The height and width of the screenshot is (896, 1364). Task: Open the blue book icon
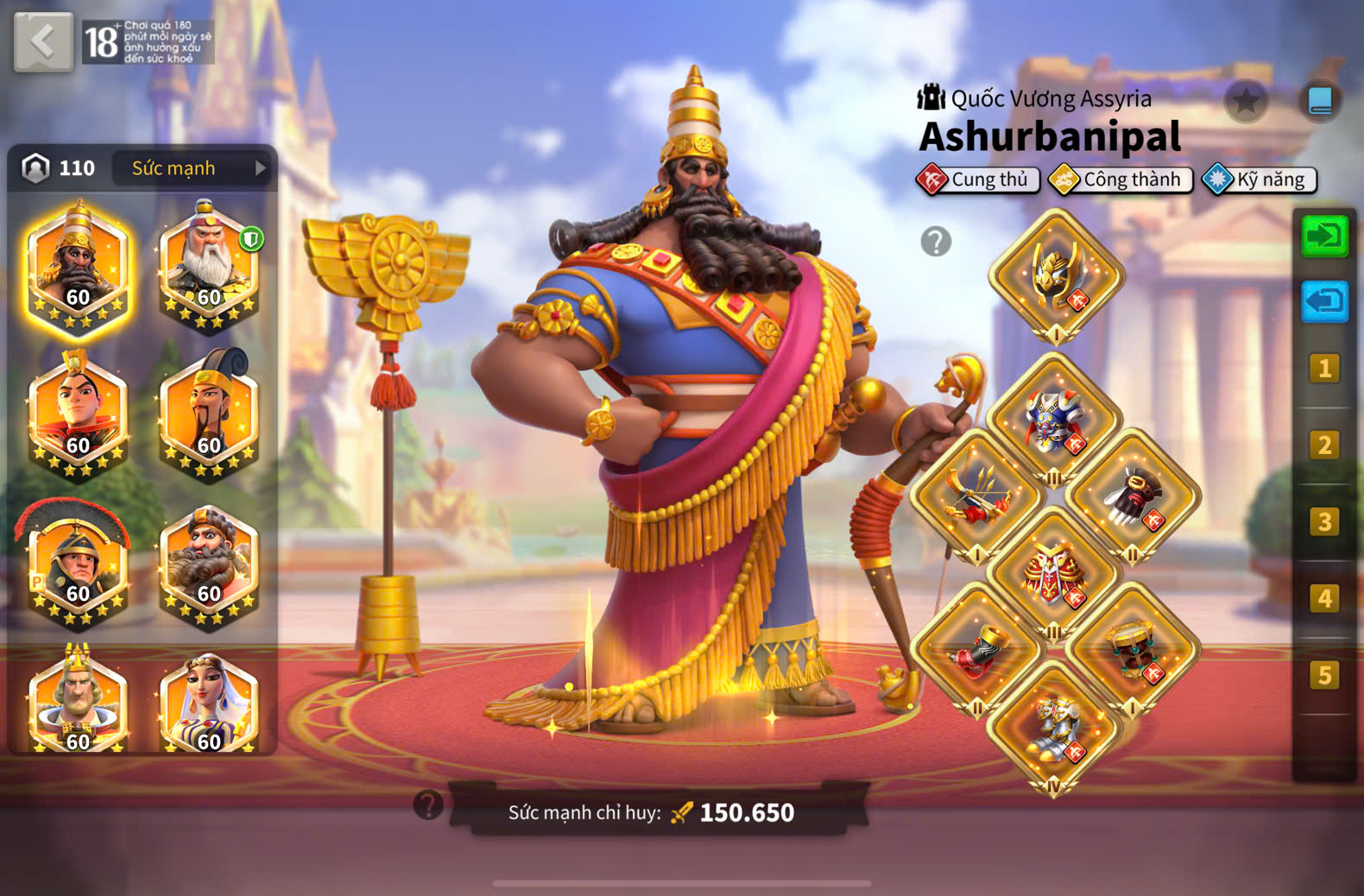click(x=1319, y=102)
